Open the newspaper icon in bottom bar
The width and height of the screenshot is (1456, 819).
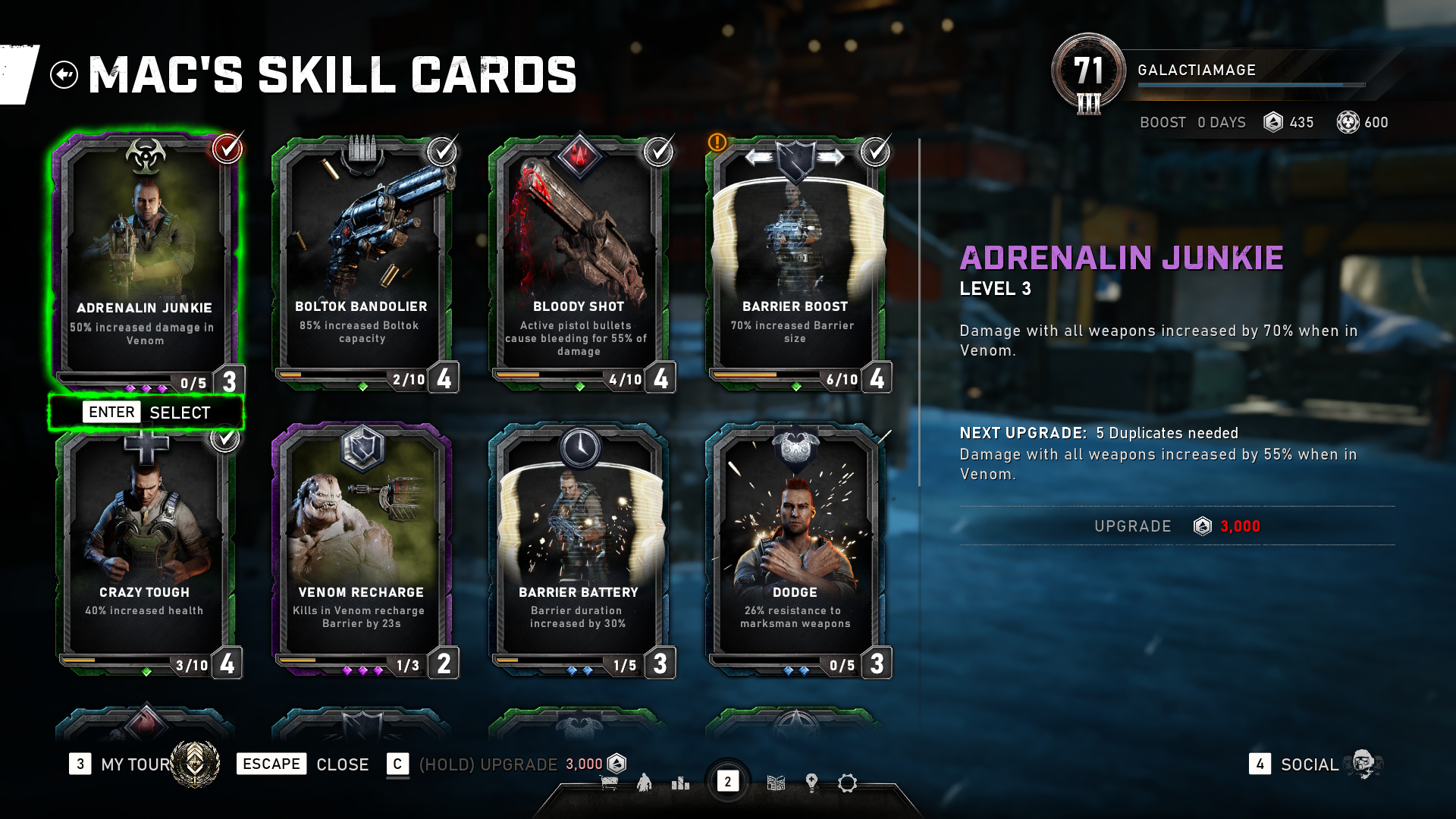(x=776, y=783)
